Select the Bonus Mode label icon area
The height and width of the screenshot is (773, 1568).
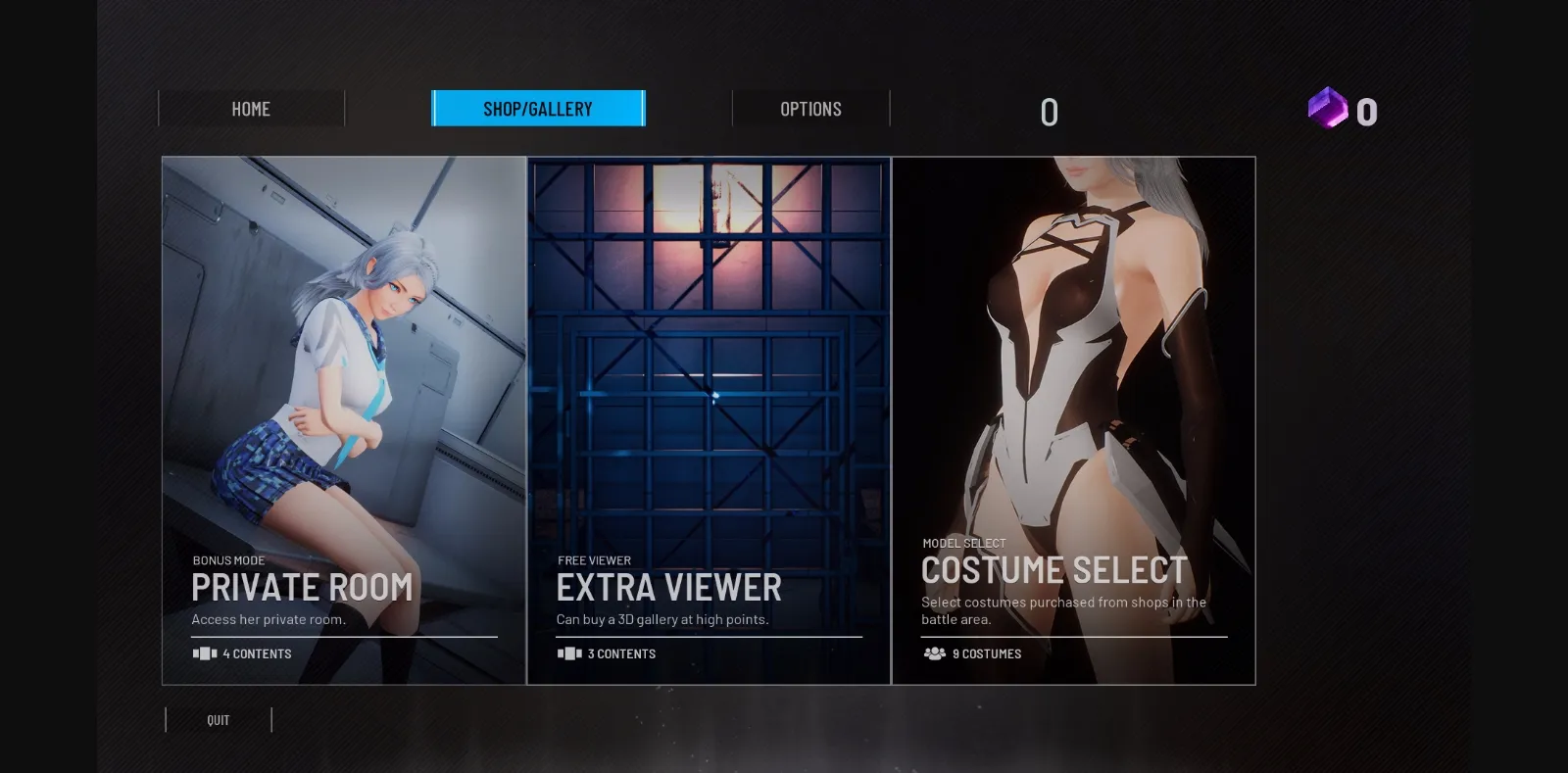pyautogui.click(x=226, y=560)
